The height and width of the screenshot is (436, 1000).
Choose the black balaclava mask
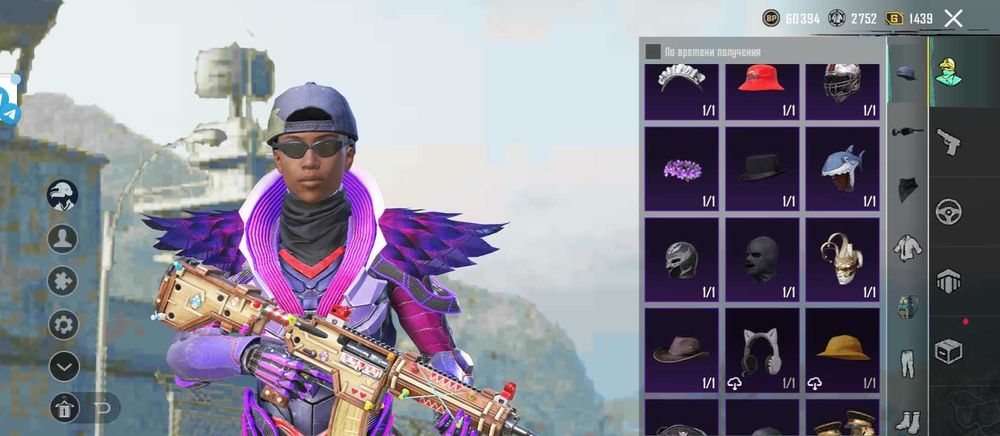[761, 259]
